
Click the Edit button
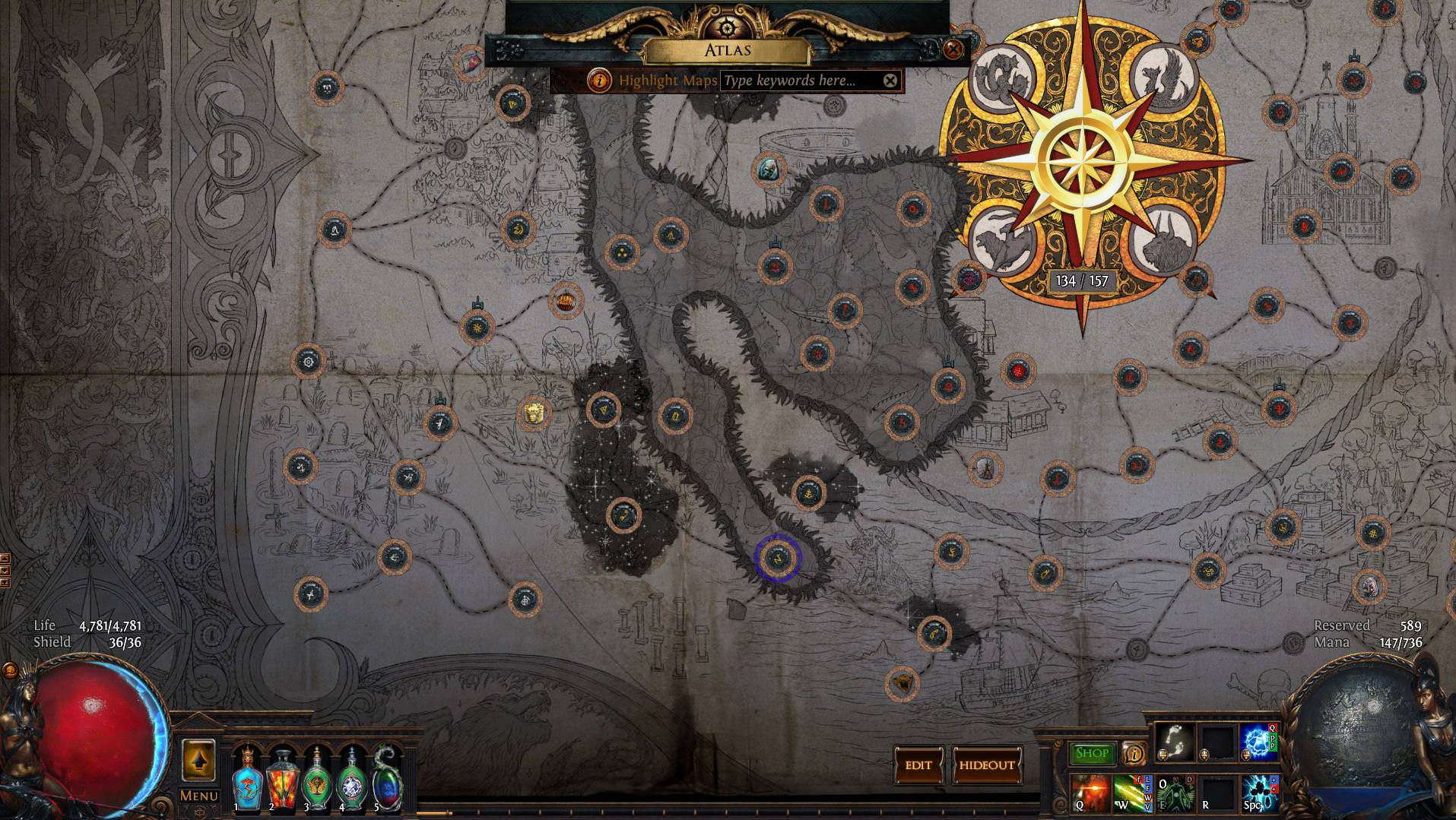pyautogui.click(x=918, y=765)
